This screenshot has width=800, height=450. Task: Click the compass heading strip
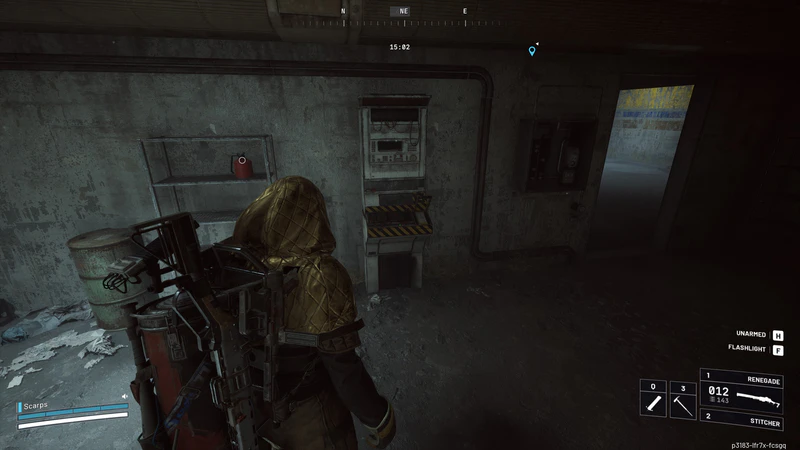(x=403, y=12)
